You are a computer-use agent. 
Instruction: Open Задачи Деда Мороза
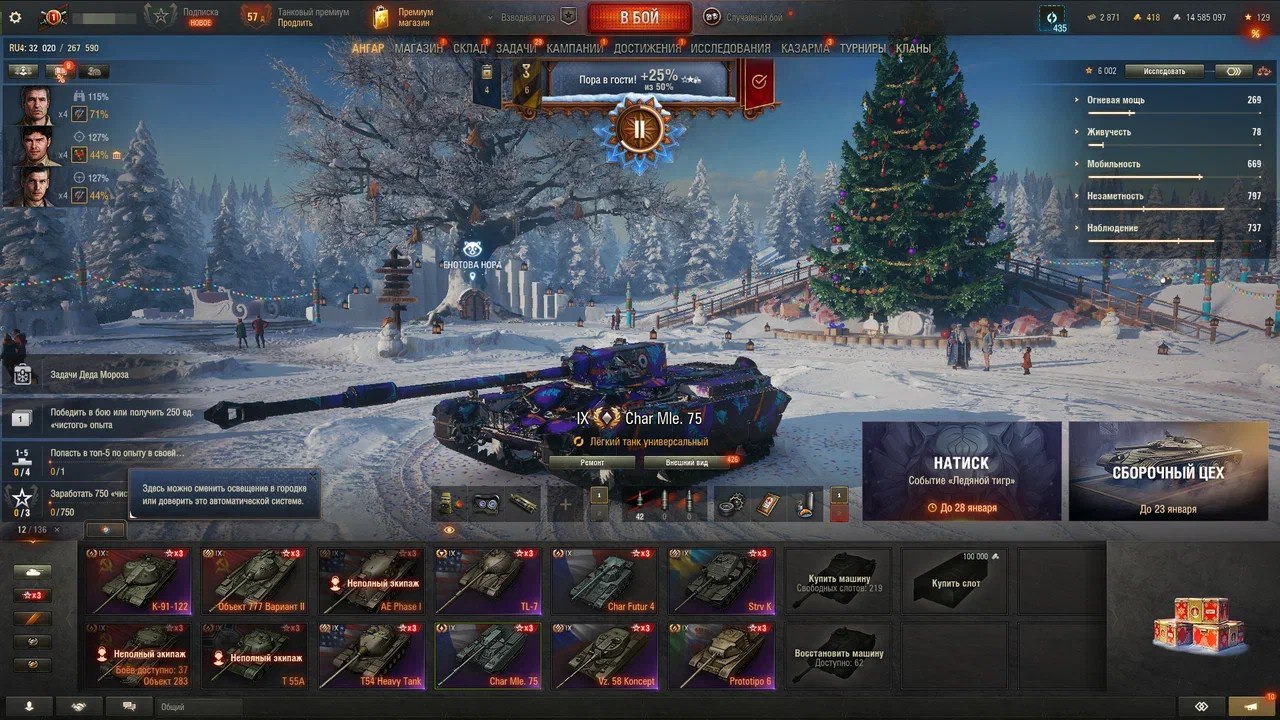coord(90,375)
